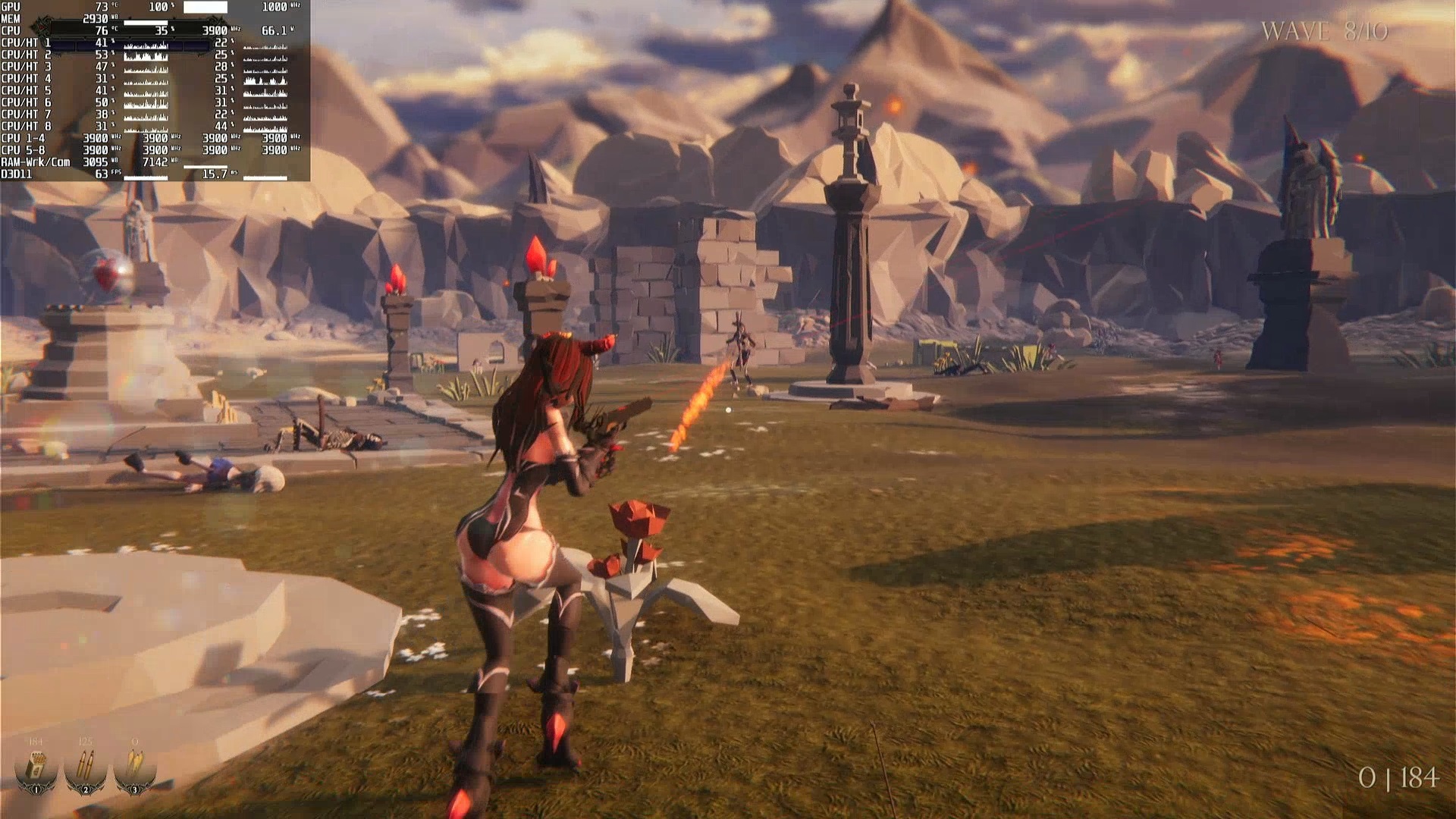Switch to the twin rifle bullets slot
The width and height of the screenshot is (1456, 819).
[x=85, y=767]
